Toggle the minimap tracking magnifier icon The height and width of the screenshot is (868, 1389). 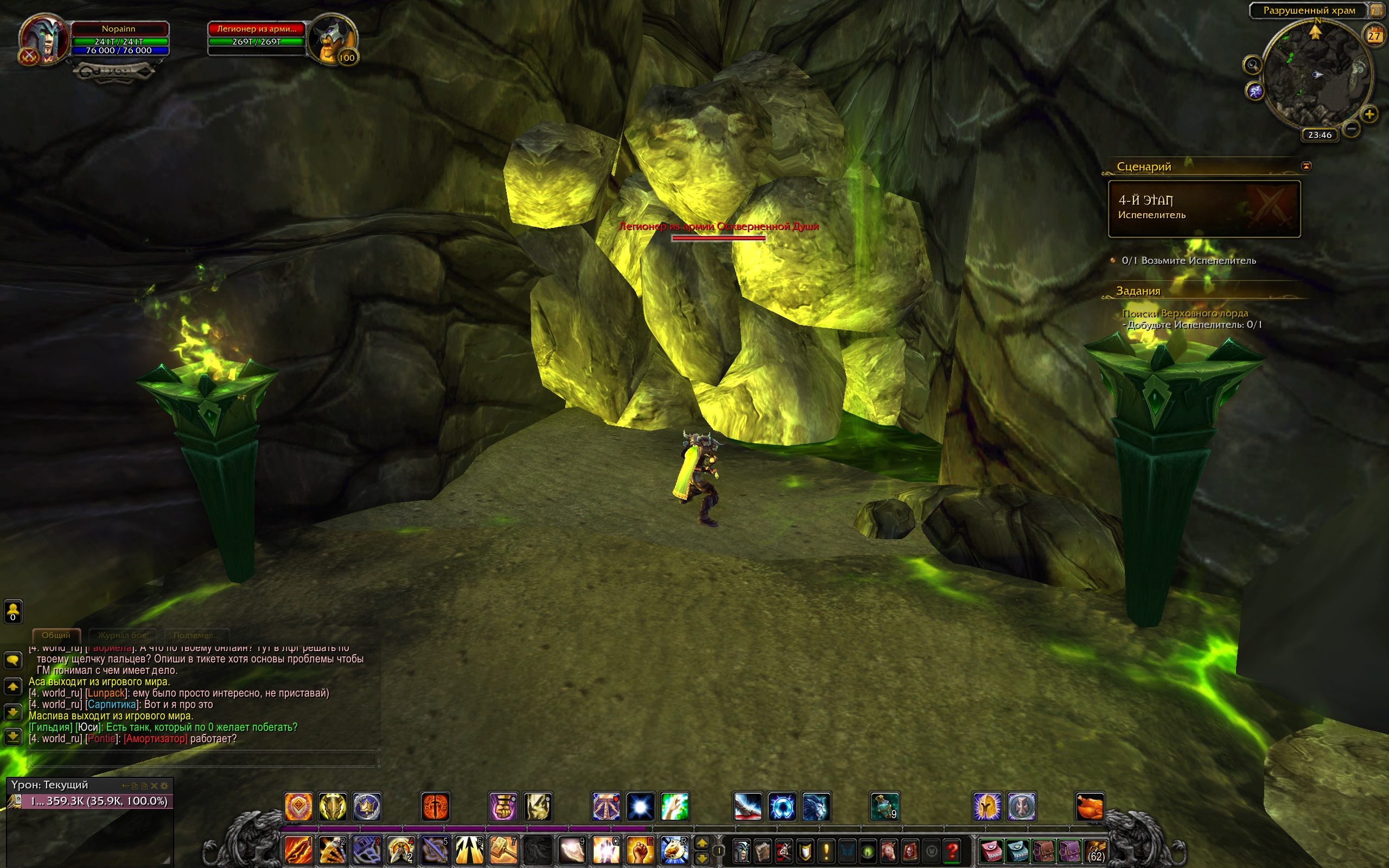point(1252,65)
